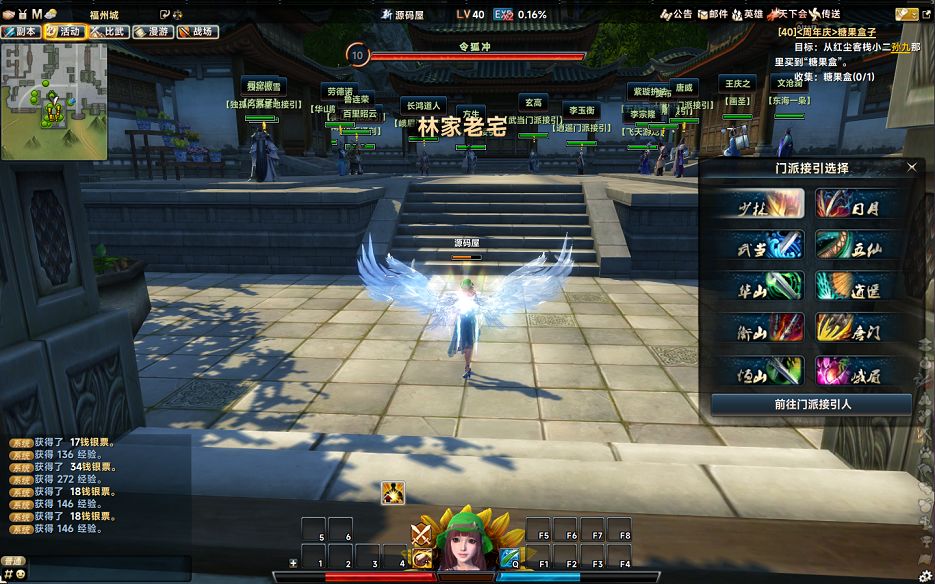Open the 比武 arena tab
Viewport: 935px width, 584px height.
click(108, 31)
